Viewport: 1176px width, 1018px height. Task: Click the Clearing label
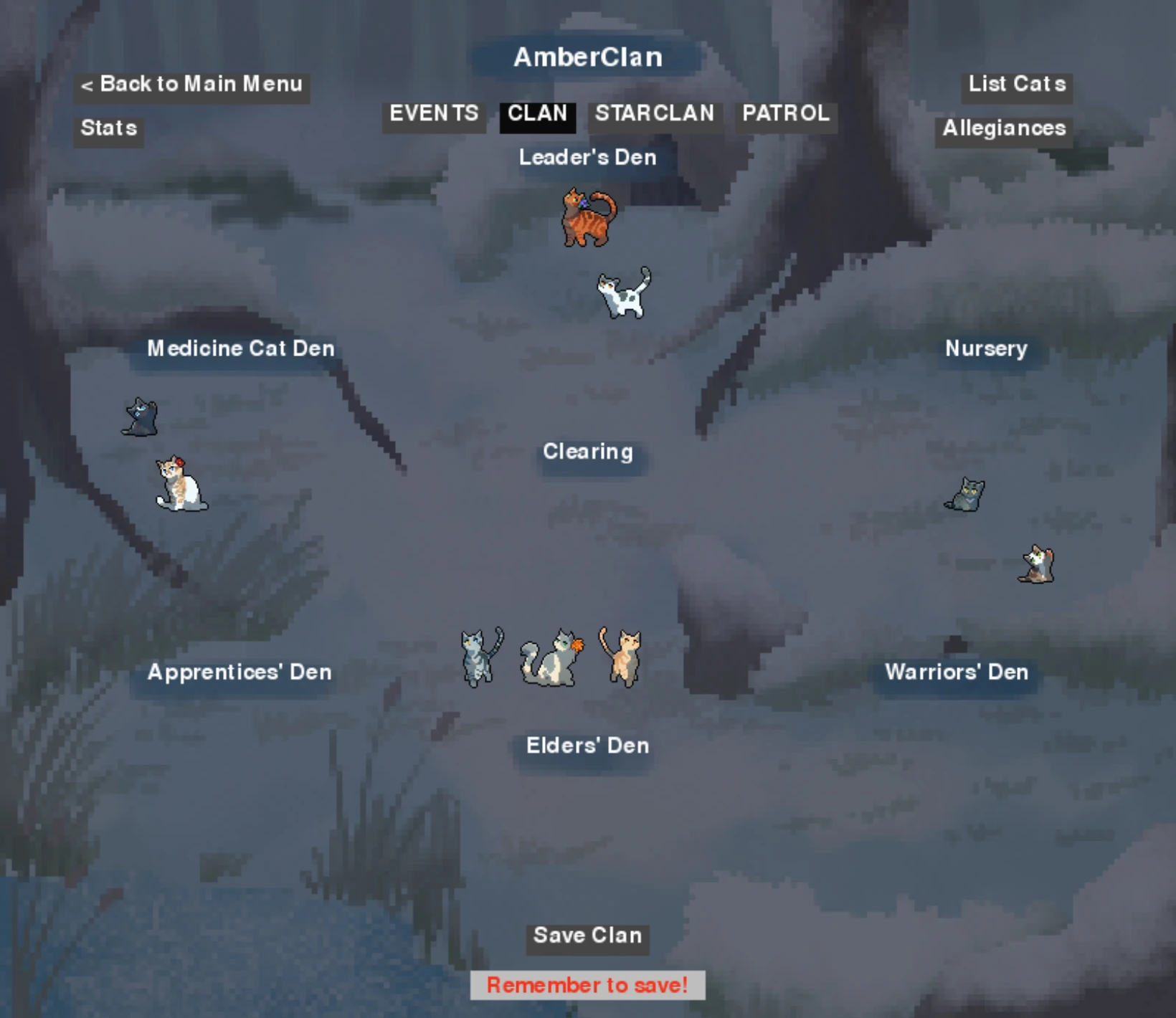pyautogui.click(x=589, y=452)
